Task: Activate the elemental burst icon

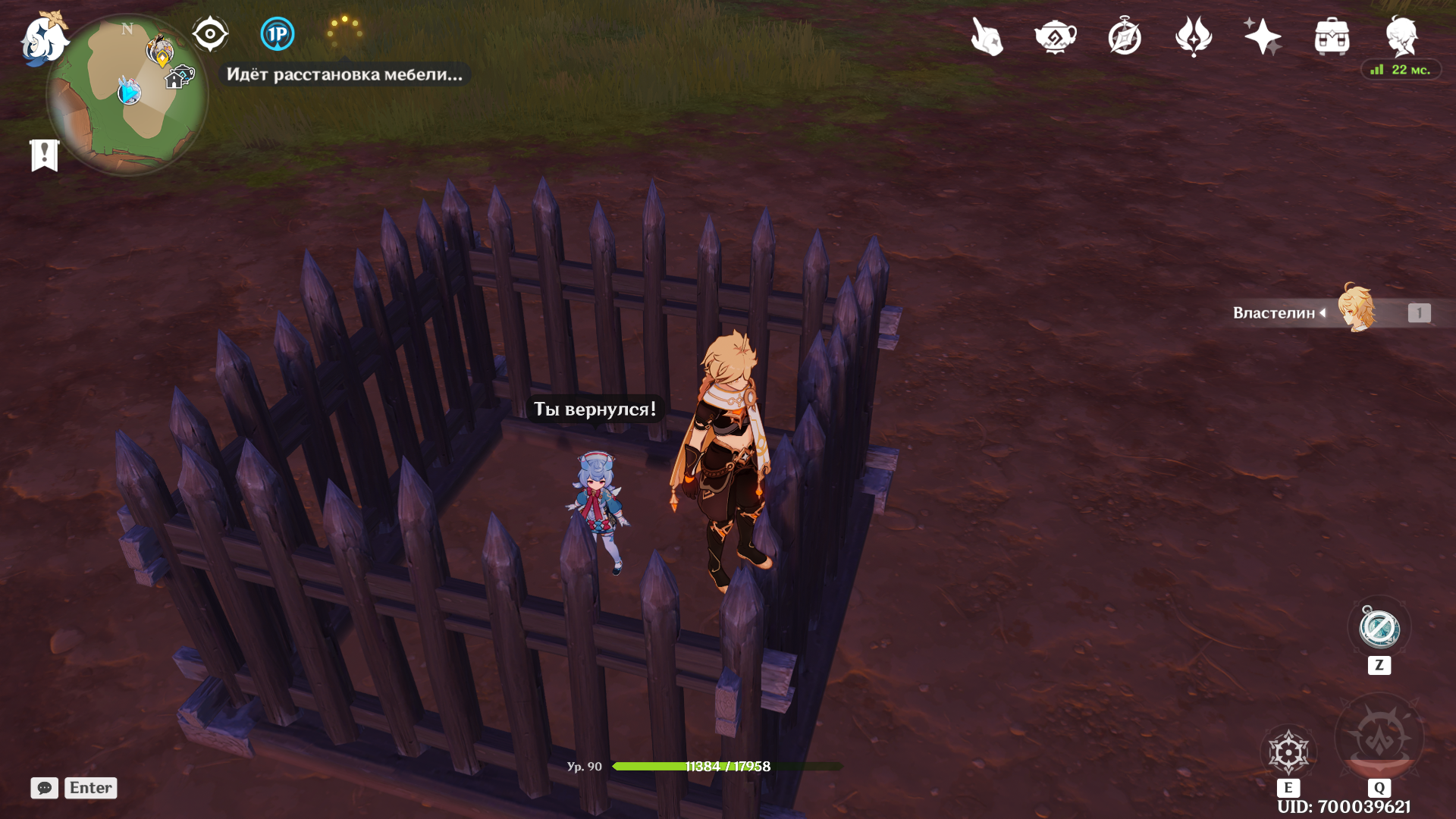Action: (x=1379, y=737)
